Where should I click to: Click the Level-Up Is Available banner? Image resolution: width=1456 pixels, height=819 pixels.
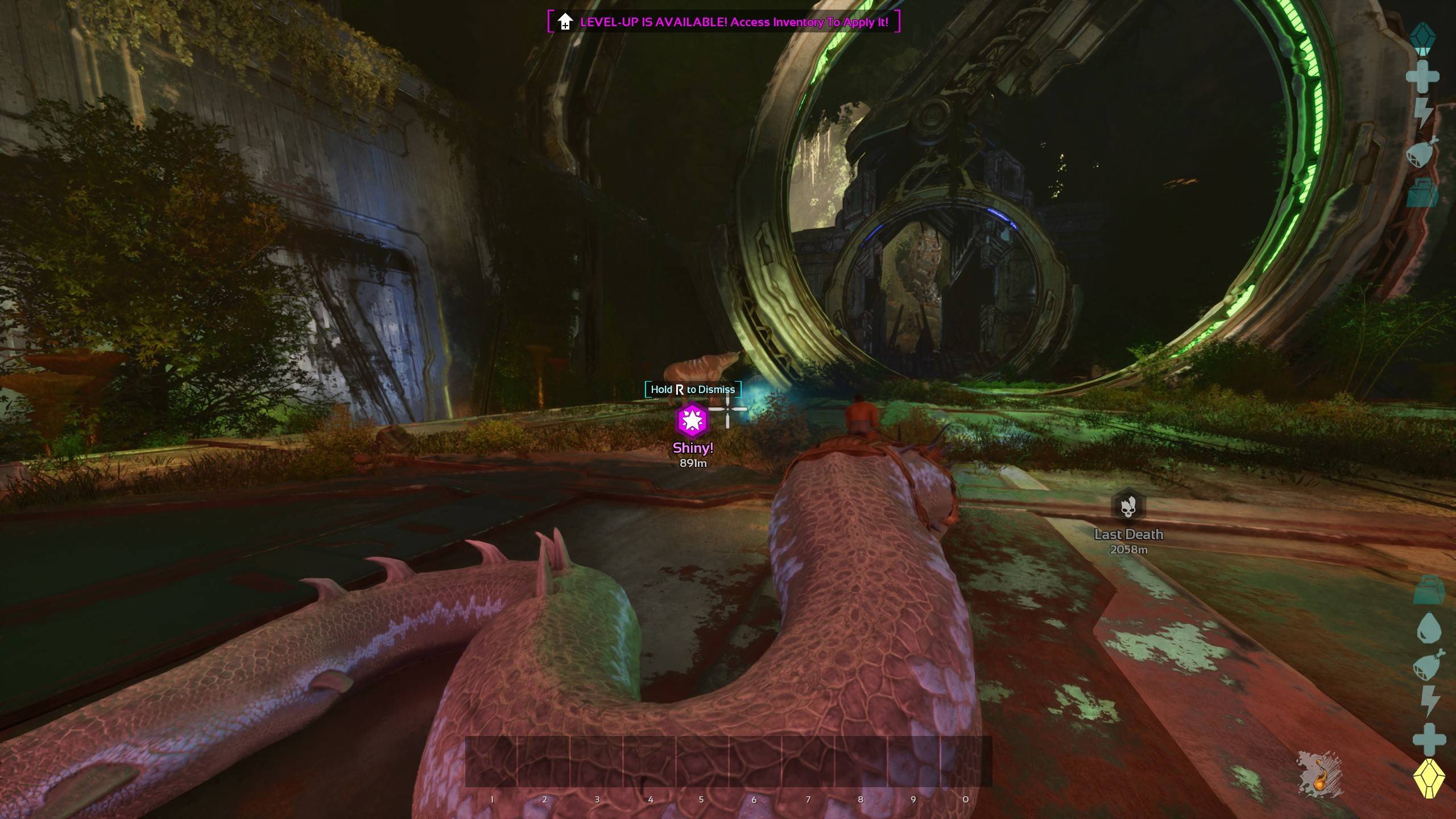tap(723, 22)
